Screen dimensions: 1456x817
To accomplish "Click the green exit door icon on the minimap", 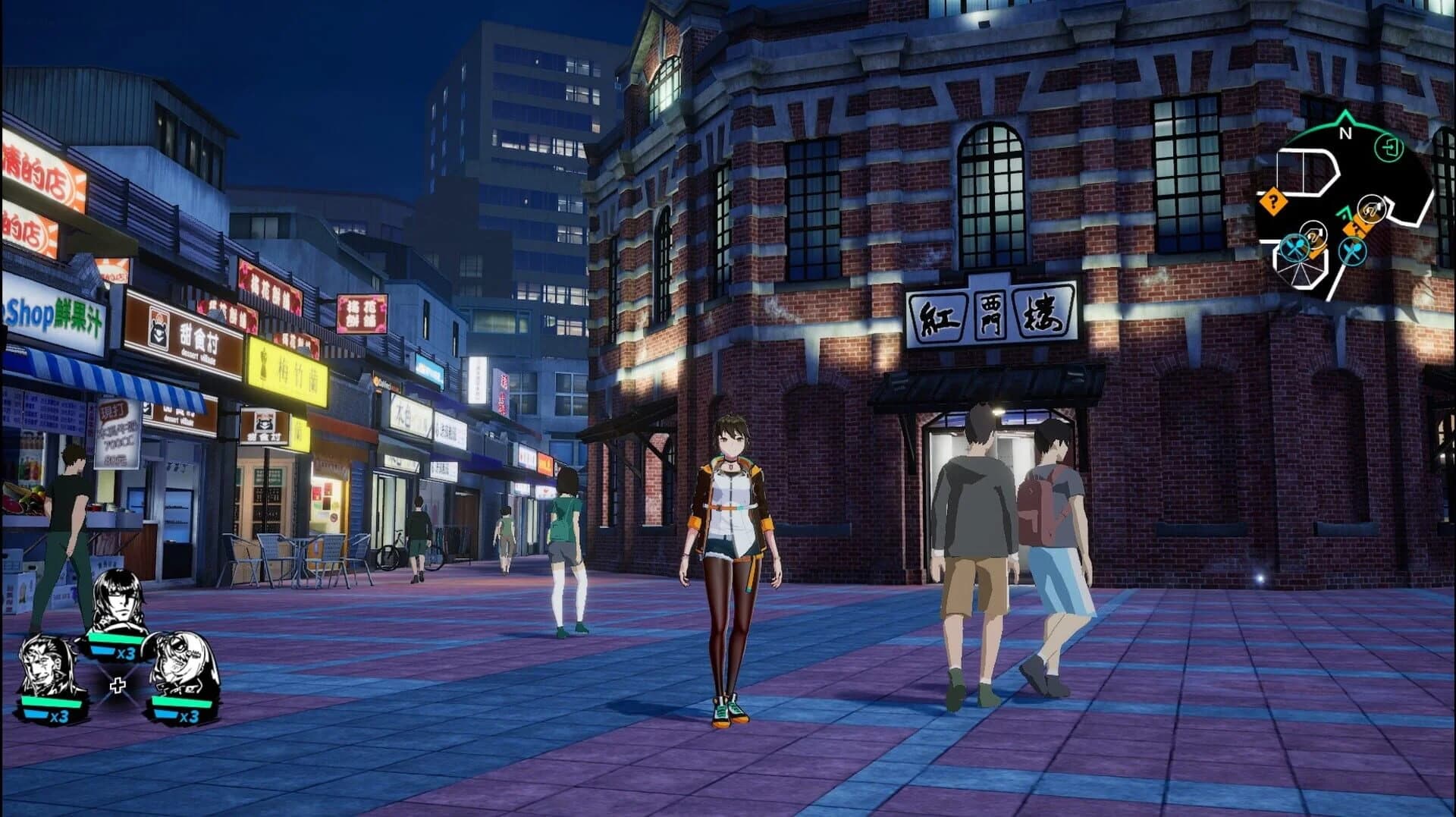I will click(1389, 149).
